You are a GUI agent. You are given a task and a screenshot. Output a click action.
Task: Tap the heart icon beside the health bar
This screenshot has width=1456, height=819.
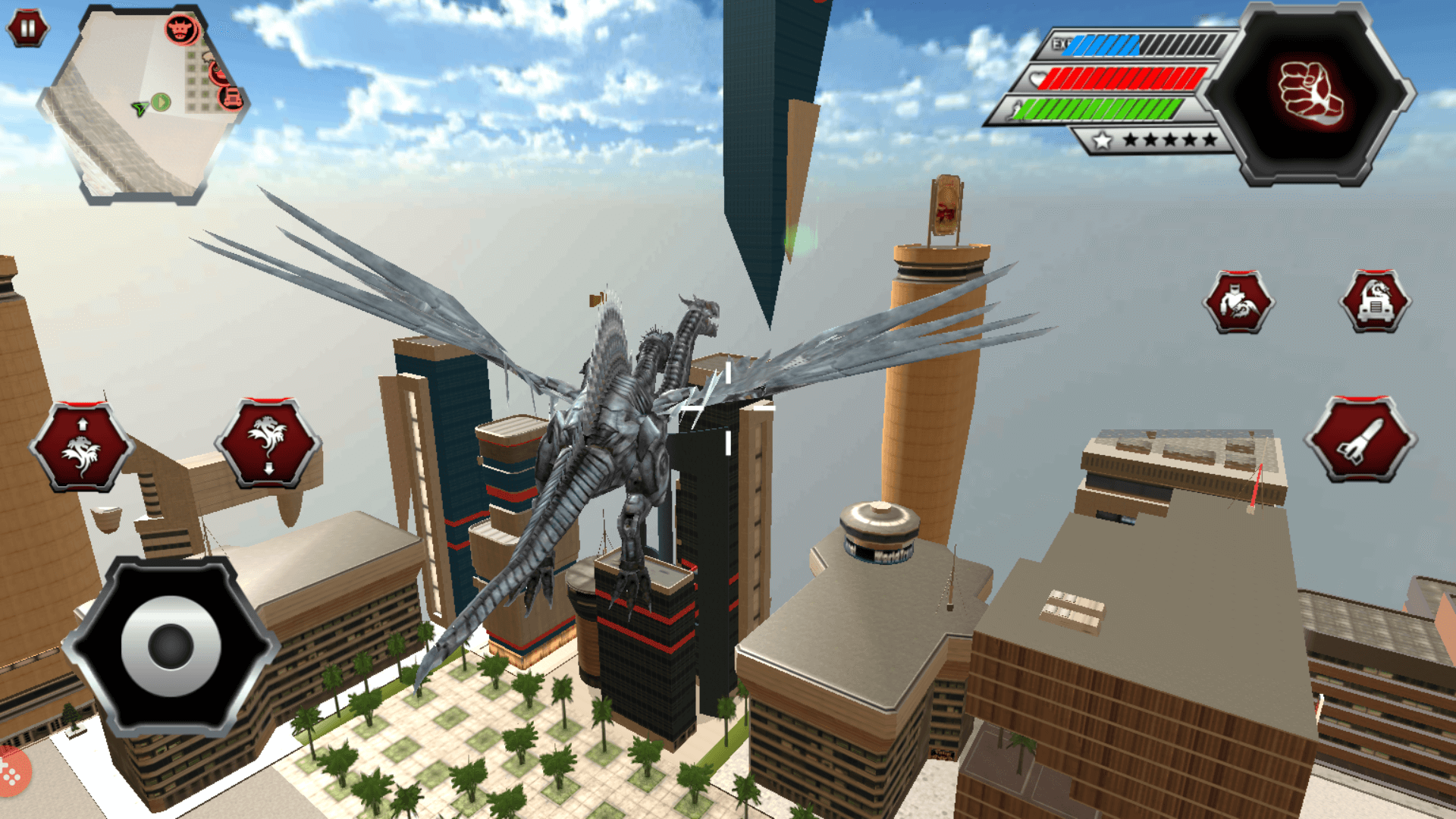(1037, 77)
